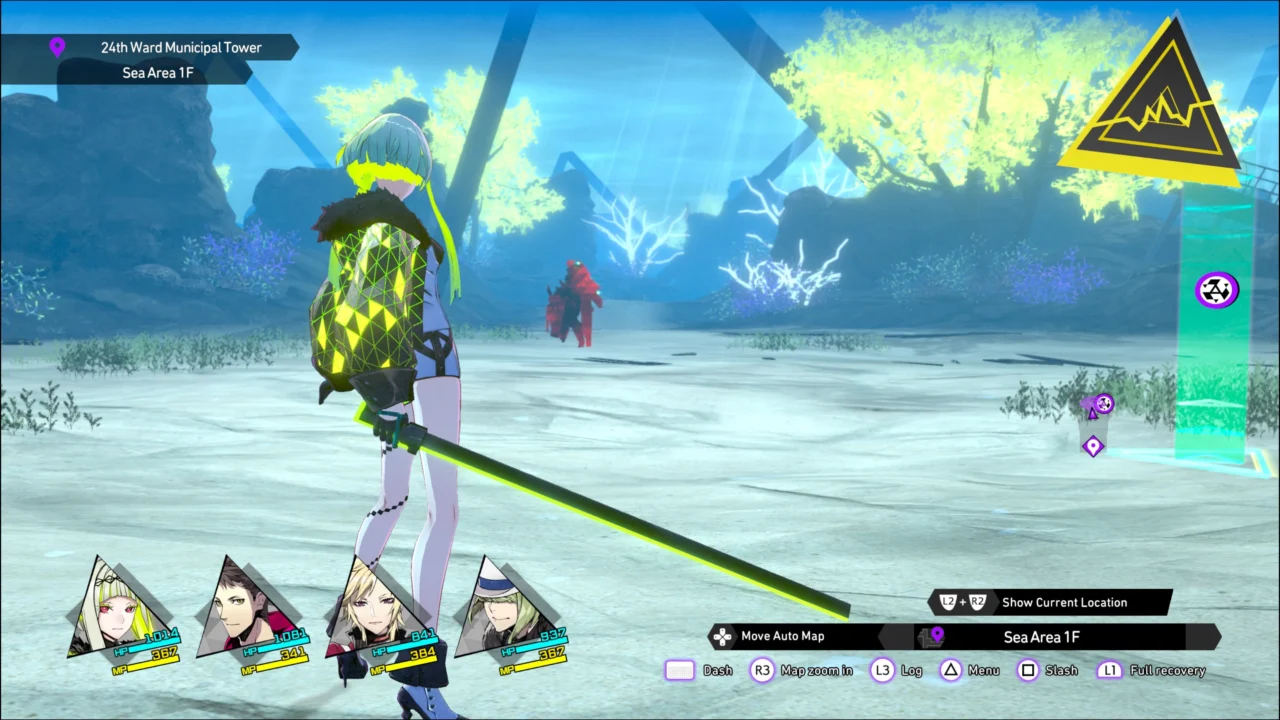The width and height of the screenshot is (1280, 720).
Task: Open the 24th Ward Municipal Tower location banner
Action: 180,47
